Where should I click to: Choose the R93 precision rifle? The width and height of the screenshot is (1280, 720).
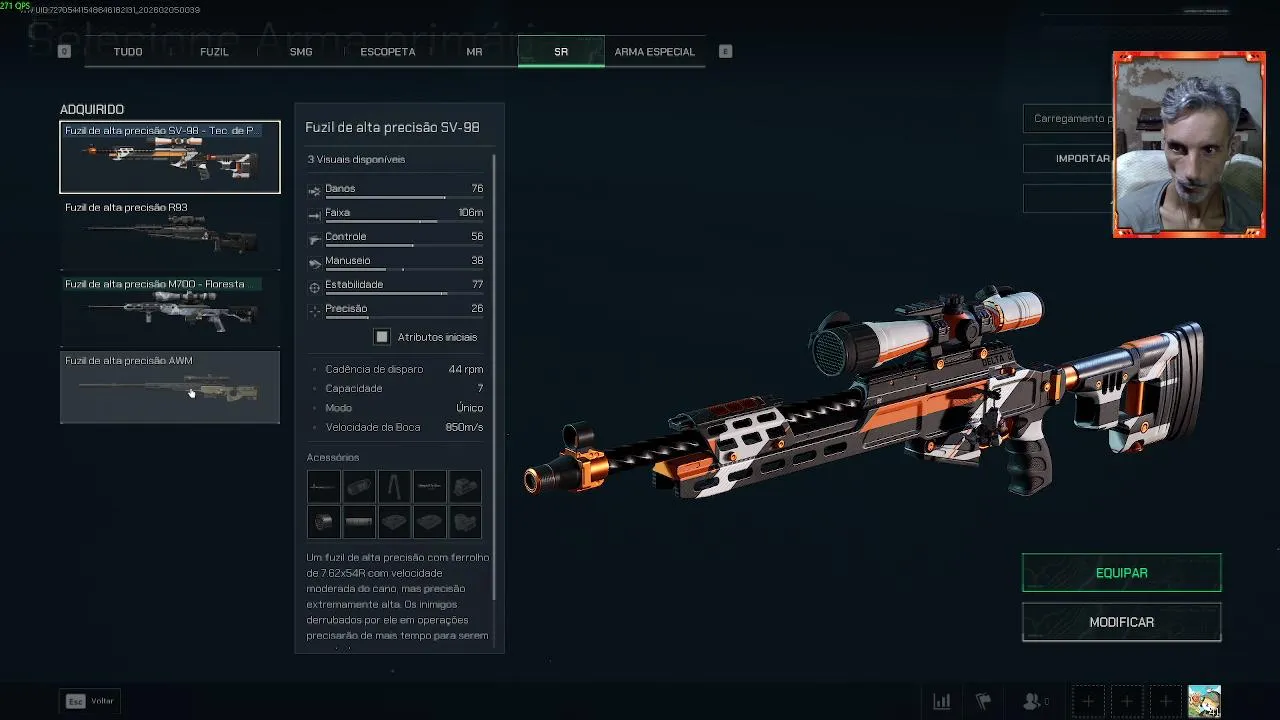tap(170, 234)
